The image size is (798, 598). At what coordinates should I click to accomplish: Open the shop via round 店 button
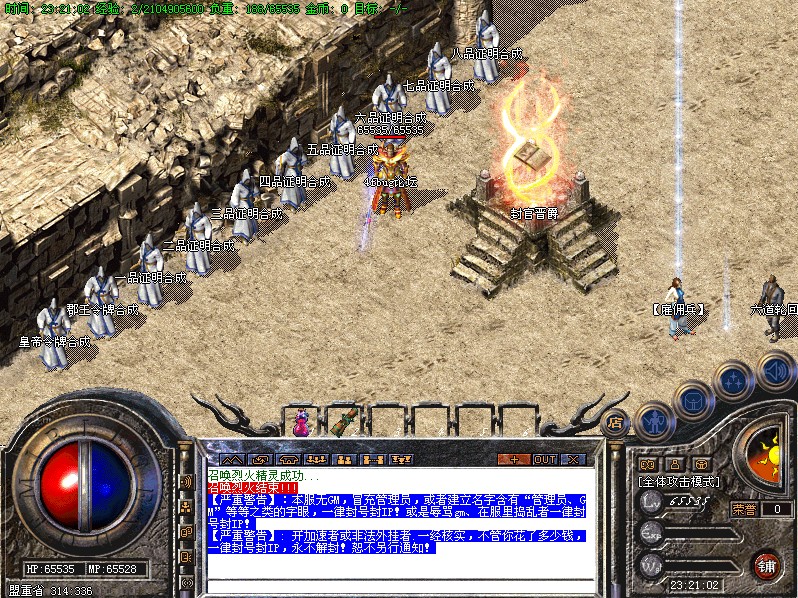click(x=616, y=422)
